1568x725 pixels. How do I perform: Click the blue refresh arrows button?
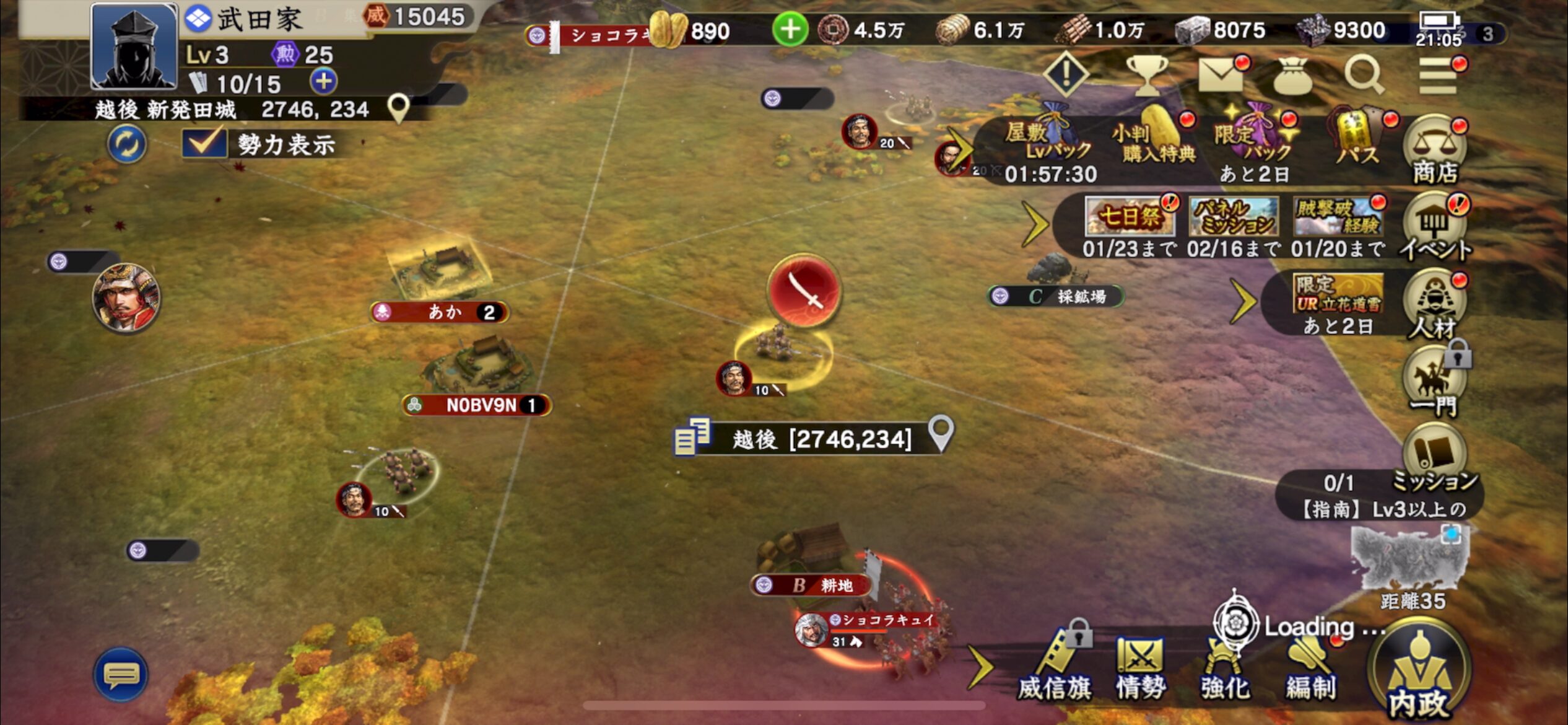tap(127, 144)
